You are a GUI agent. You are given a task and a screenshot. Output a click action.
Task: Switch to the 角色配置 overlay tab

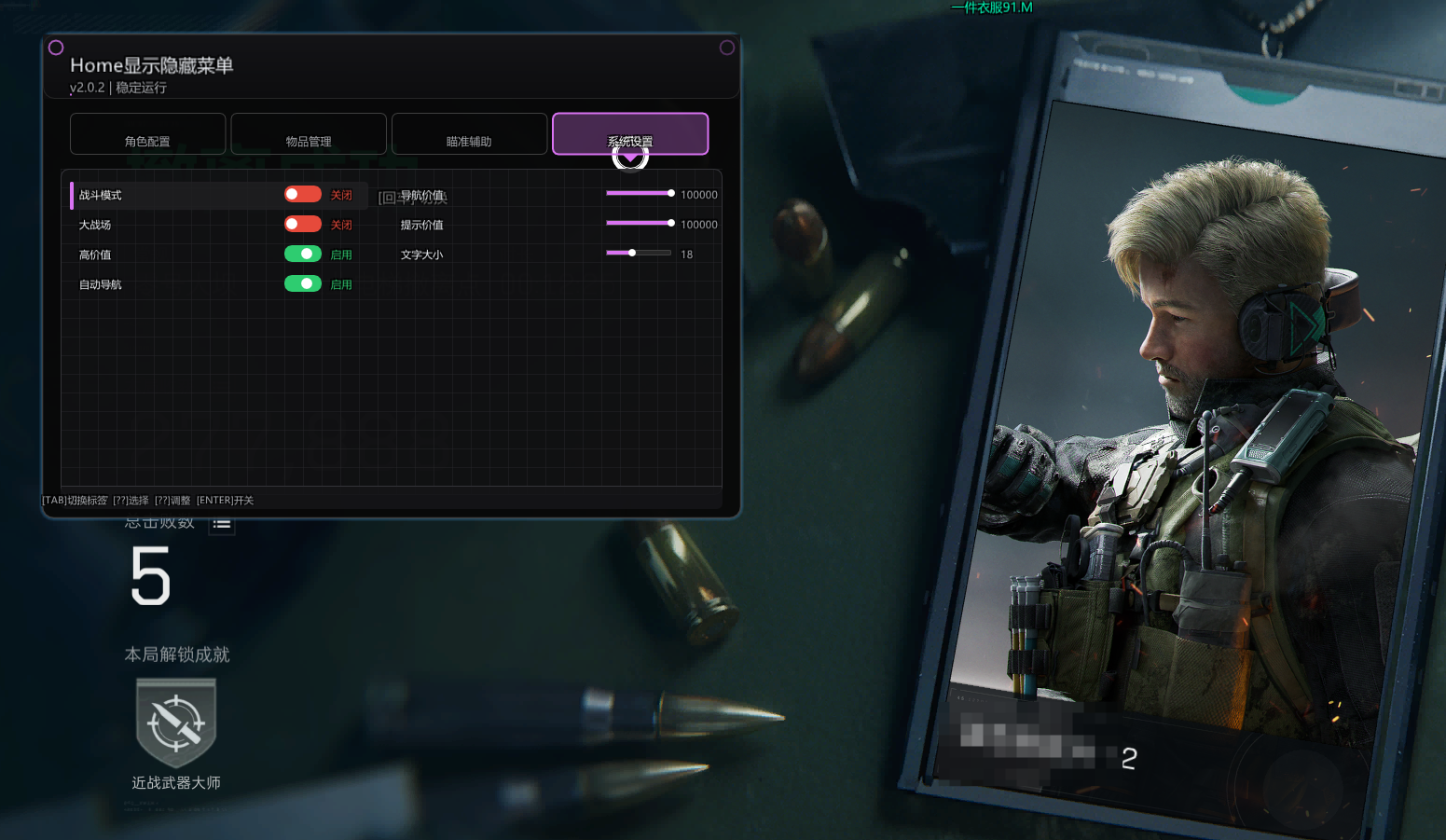tap(148, 134)
